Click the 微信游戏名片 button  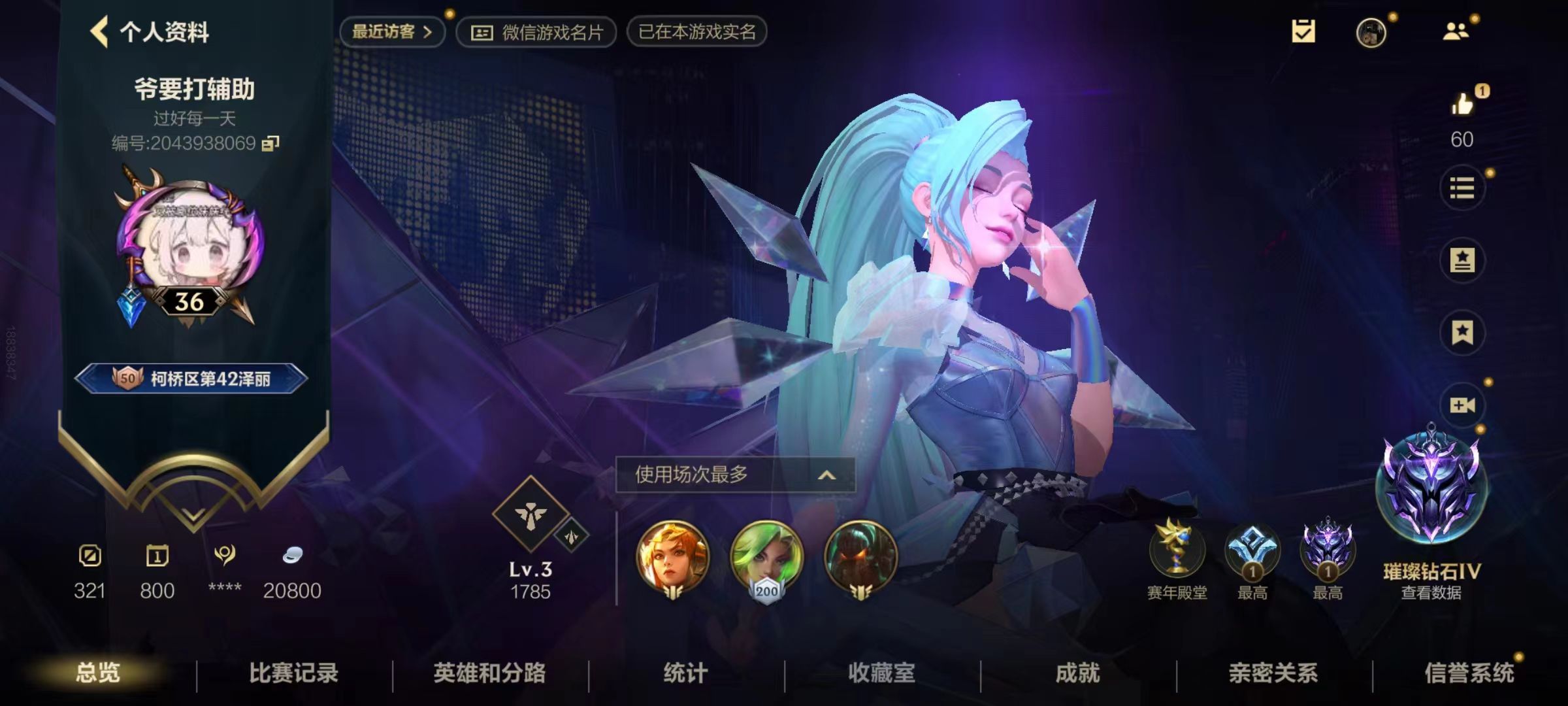point(536,33)
